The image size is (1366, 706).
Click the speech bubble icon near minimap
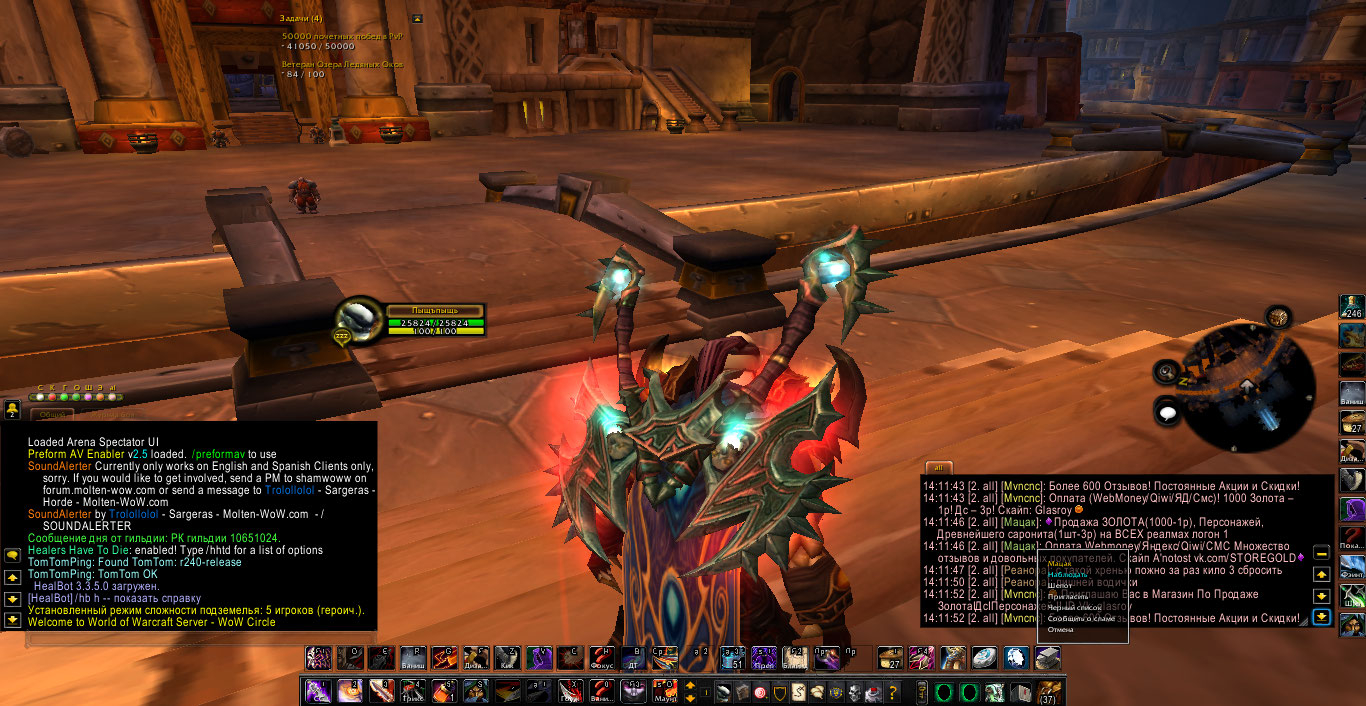[x=1168, y=410]
